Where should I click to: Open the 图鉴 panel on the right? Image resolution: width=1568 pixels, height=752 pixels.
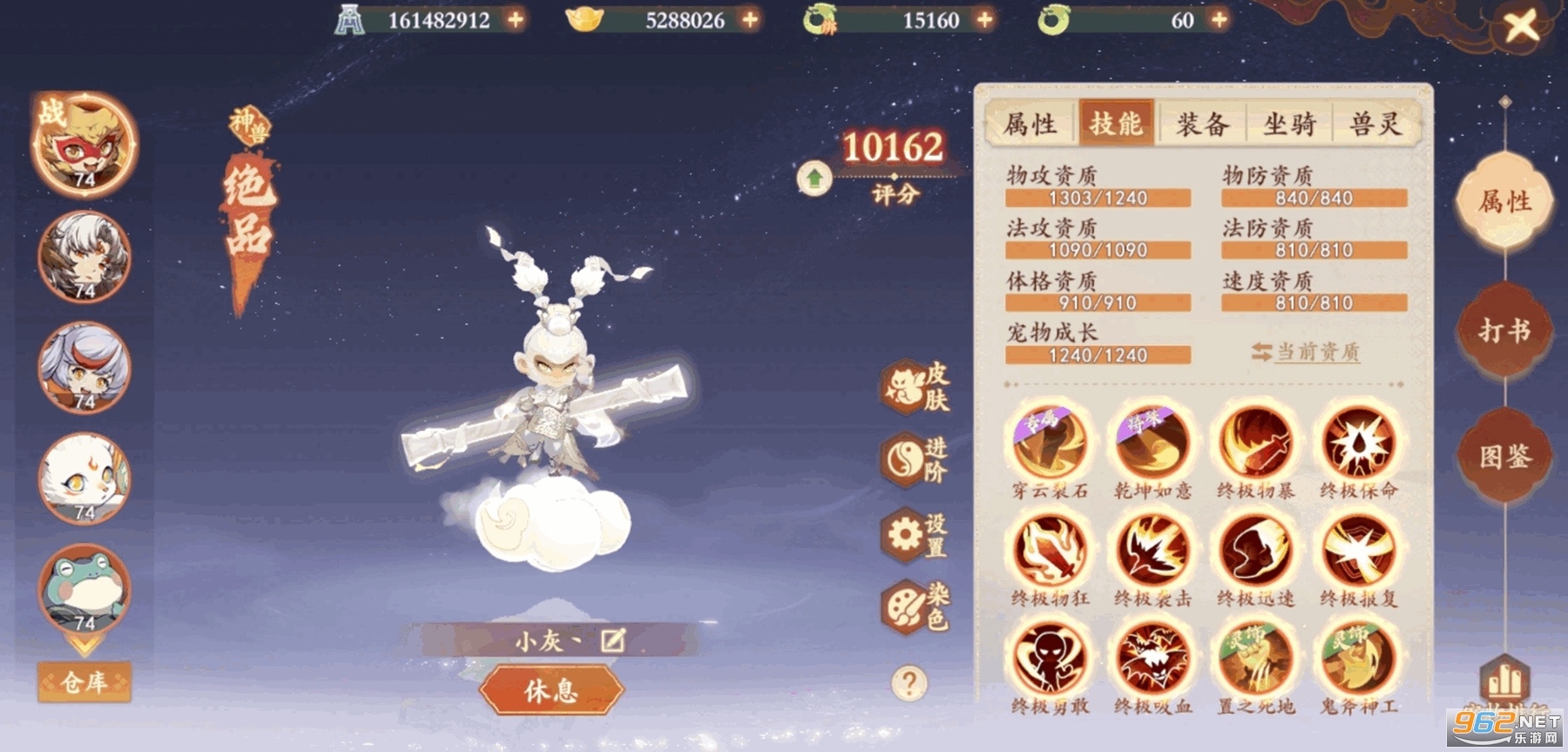coord(1504,455)
